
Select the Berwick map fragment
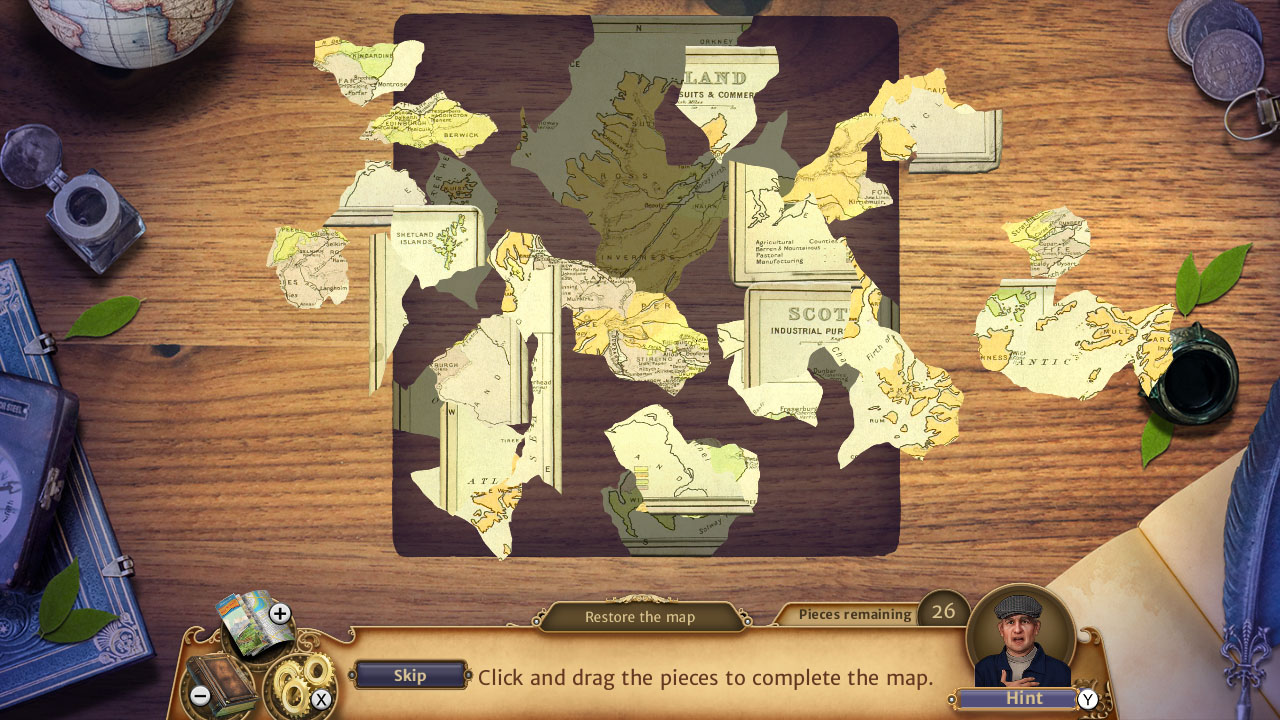click(x=448, y=128)
